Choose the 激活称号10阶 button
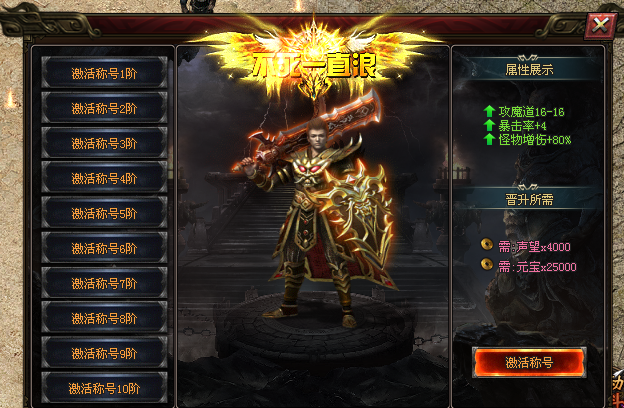 [x=104, y=387]
